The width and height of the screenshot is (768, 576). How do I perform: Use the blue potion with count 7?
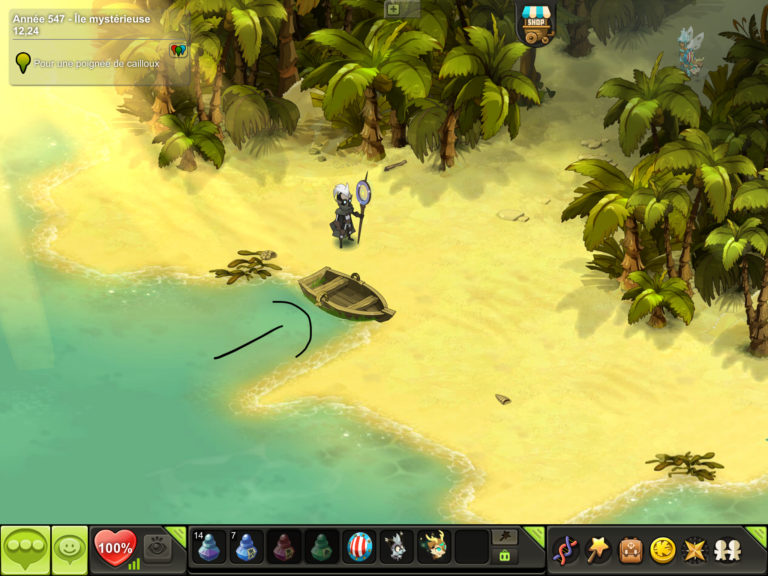(247, 547)
